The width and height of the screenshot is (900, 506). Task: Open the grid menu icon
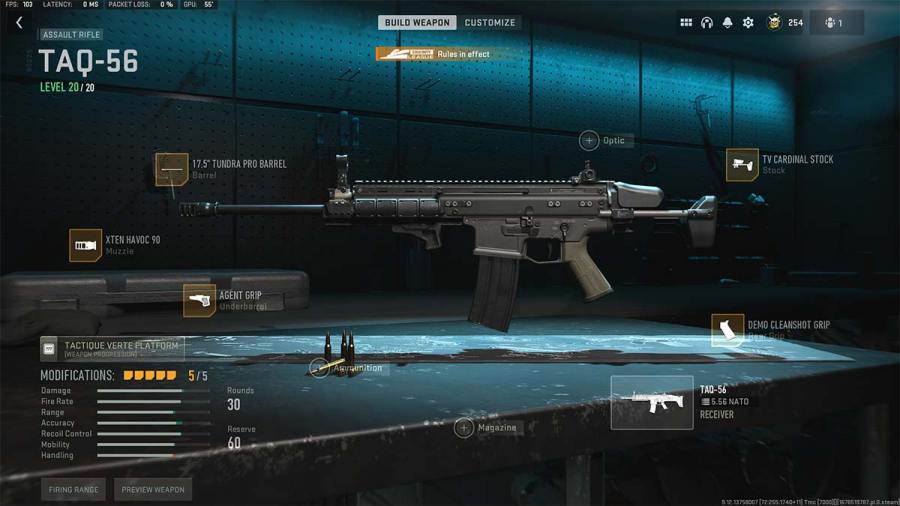(x=686, y=22)
